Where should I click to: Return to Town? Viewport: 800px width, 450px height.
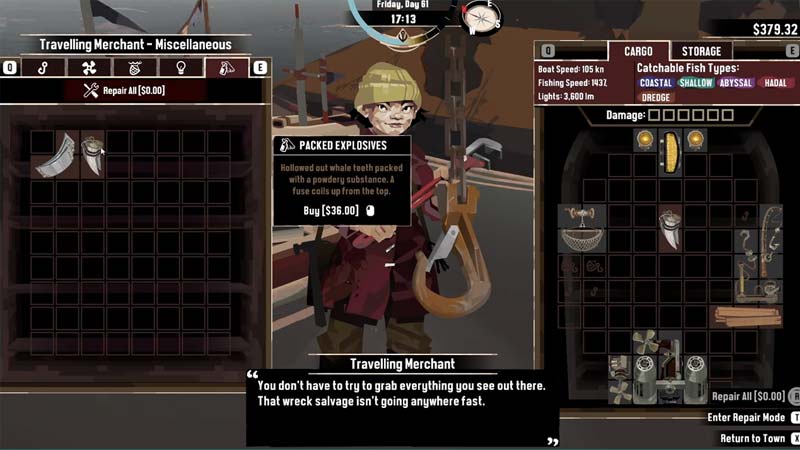click(753, 438)
